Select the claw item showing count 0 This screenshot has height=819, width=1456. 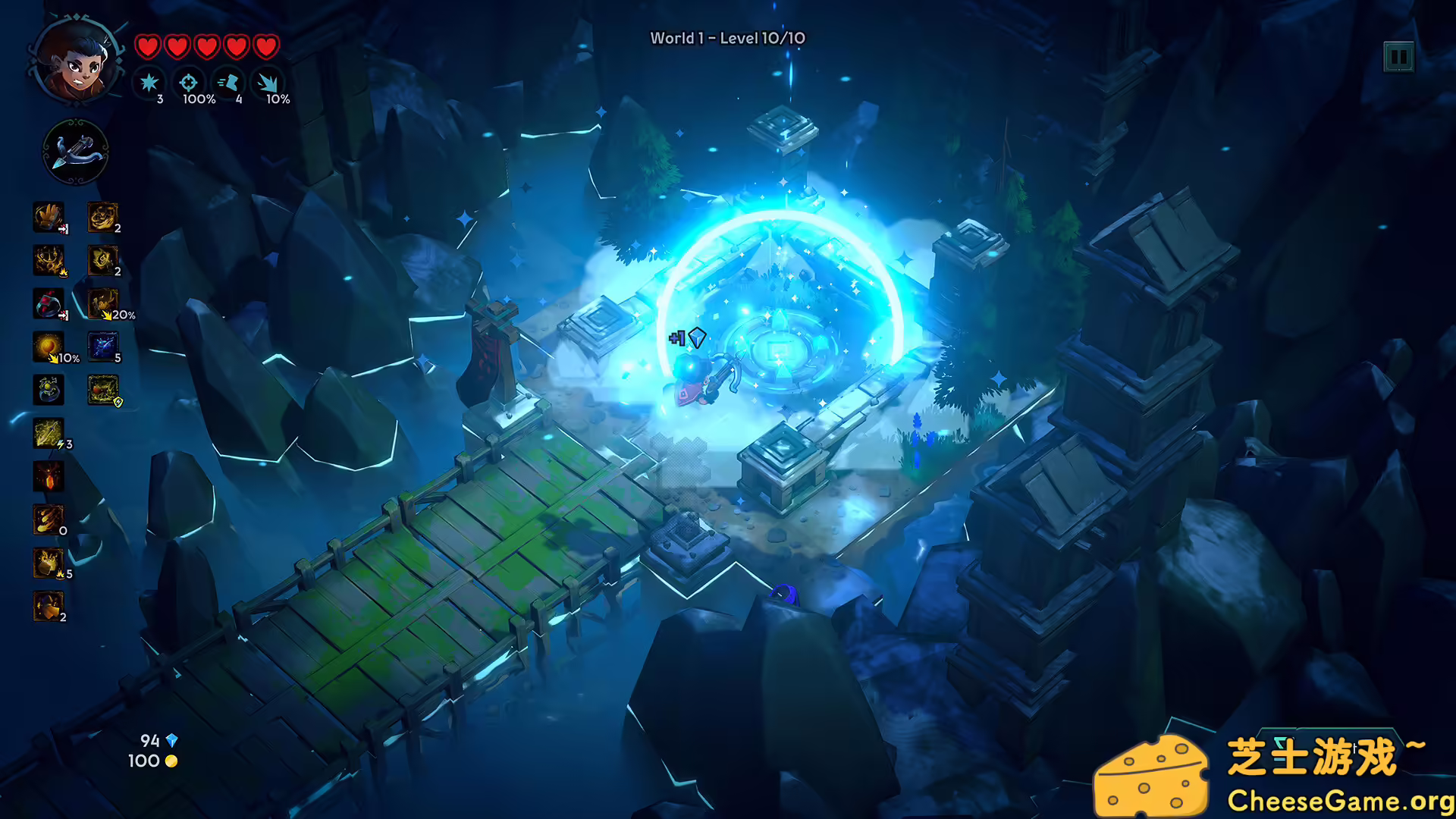coord(48,519)
